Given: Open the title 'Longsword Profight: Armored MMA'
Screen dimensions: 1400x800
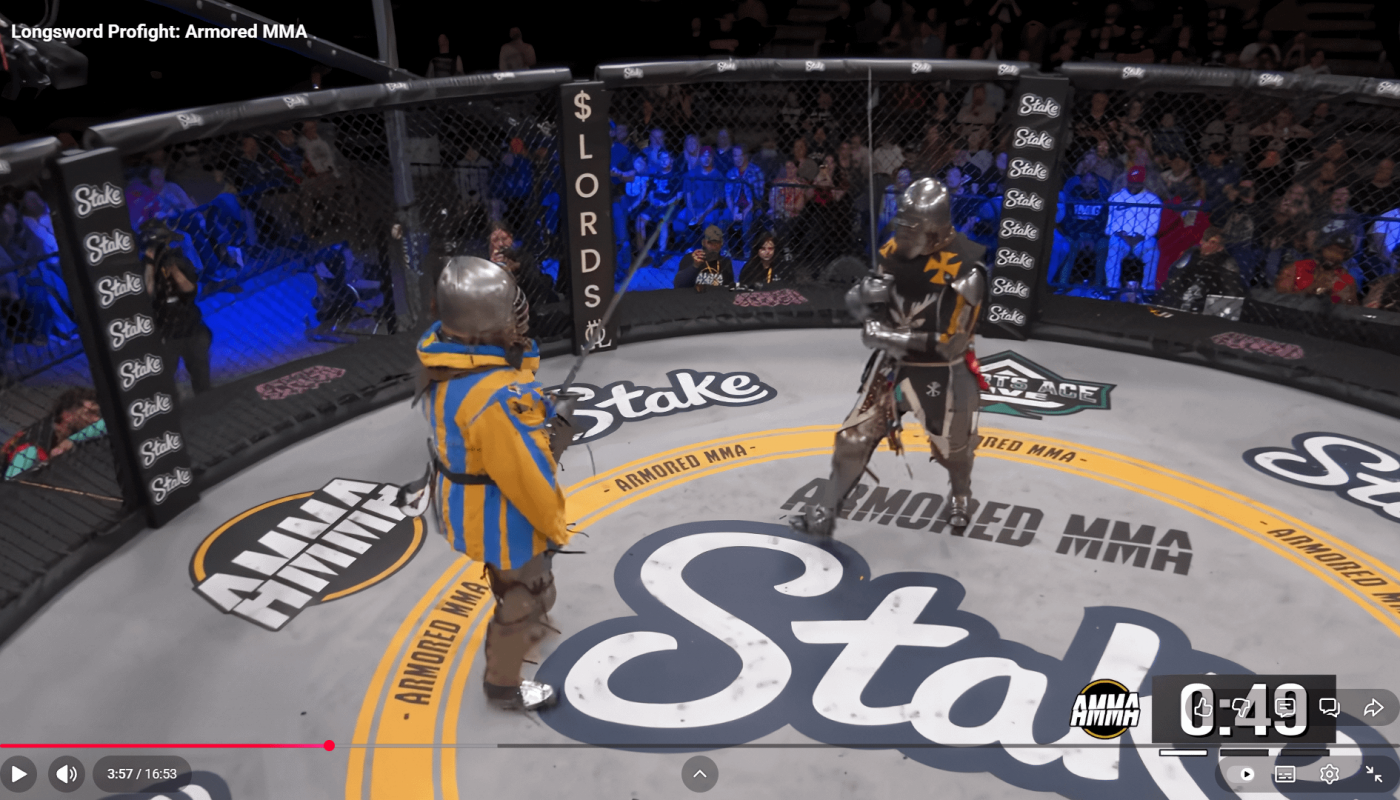Looking at the screenshot, I should [x=160, y=31].
